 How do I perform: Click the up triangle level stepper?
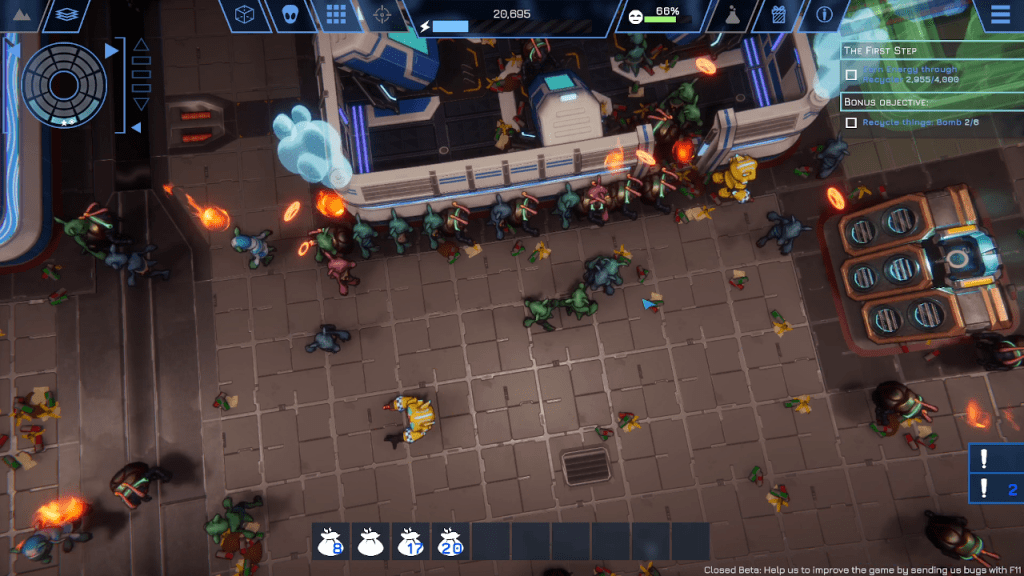coord(141,45)
